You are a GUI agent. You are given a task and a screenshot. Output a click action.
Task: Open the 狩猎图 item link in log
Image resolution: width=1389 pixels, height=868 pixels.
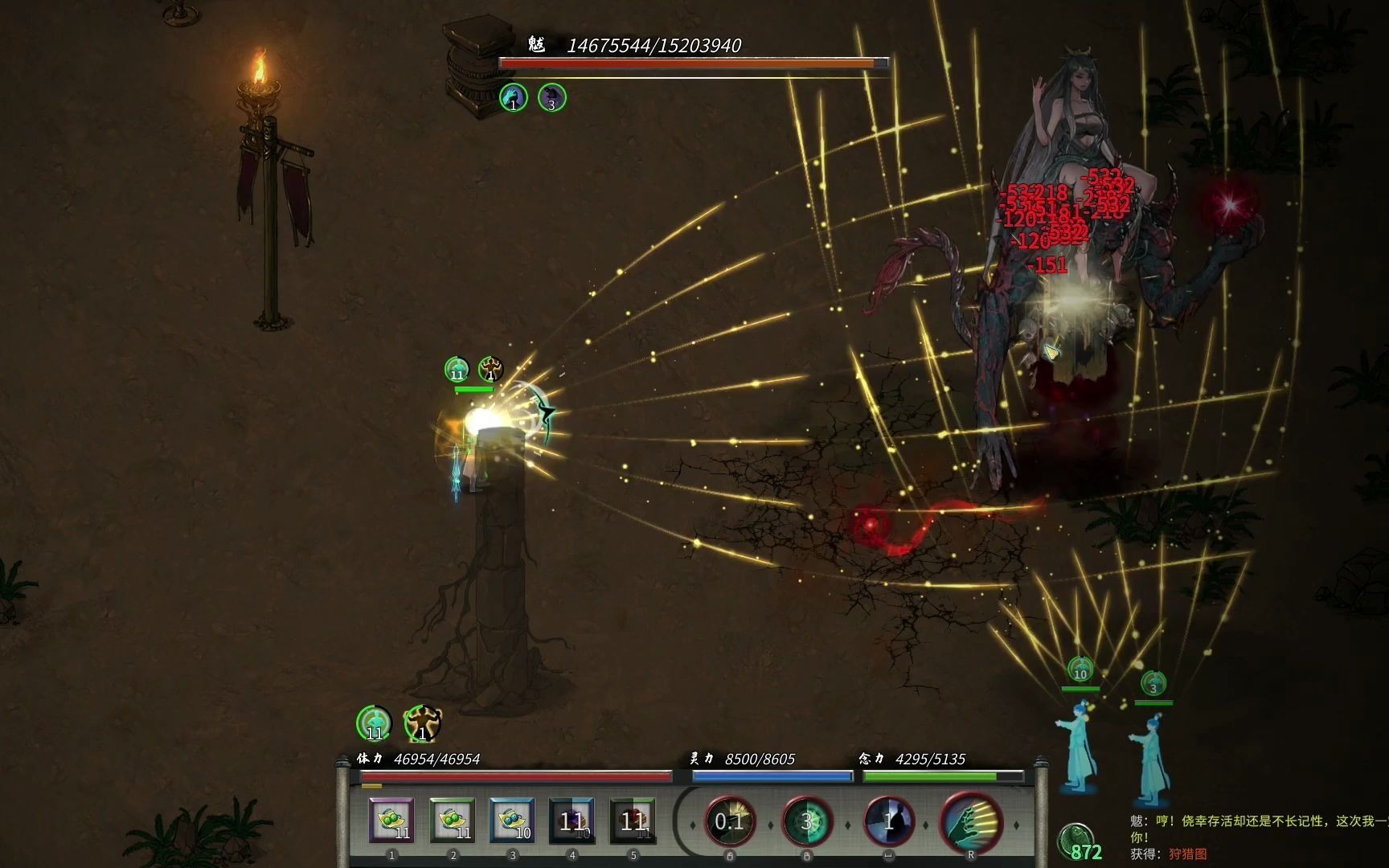pyautogui.click(x=1187, y=854)
